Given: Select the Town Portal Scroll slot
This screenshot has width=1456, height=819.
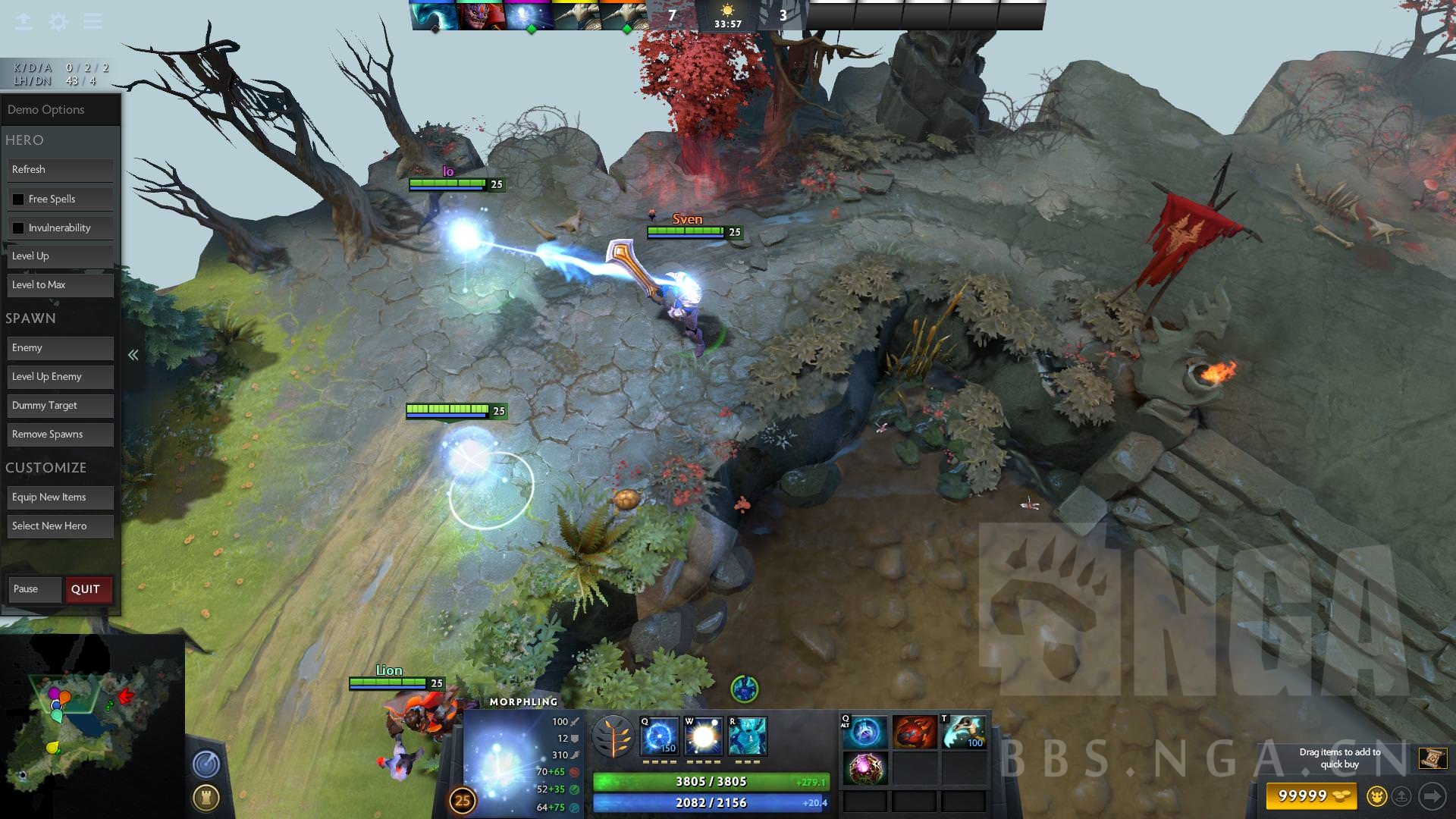Looking at the screenshot, I should (x=964, y=730).
